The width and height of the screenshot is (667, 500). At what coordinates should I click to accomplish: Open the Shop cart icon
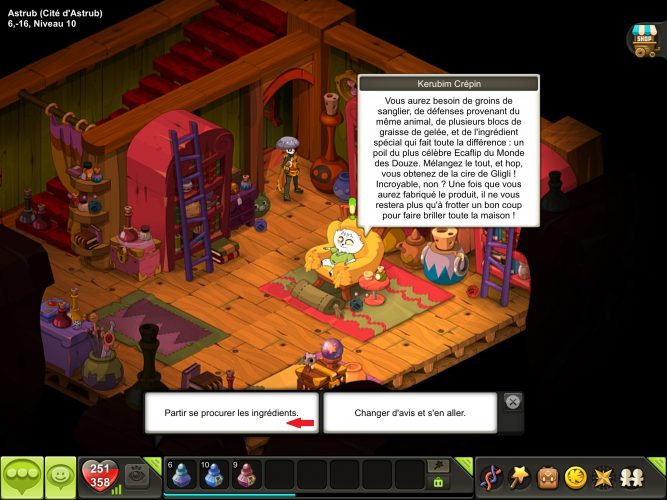pyautogui.click(x=643, y=39)
